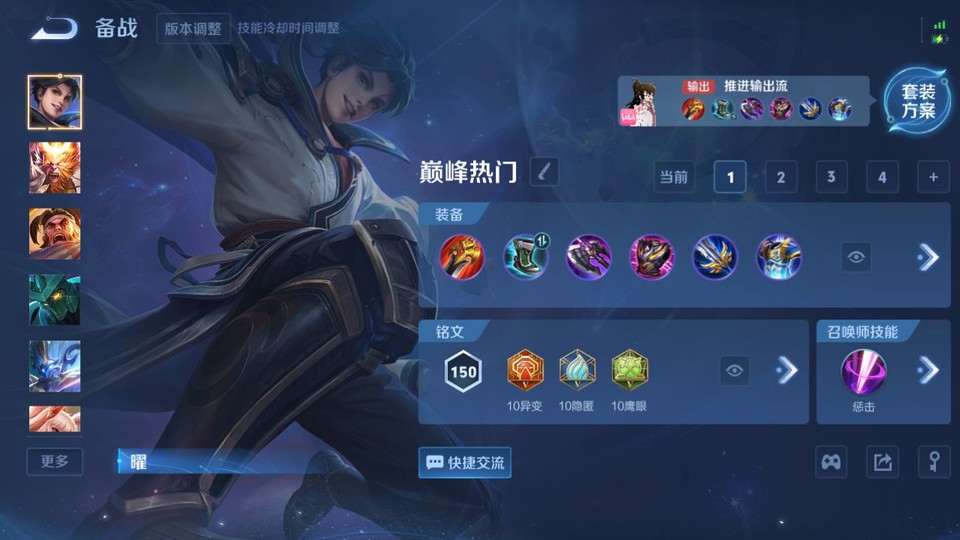The image size is (960, 540).
Task: Open the 快捷交流 quick chat button
Action: (x=465, y=462)
